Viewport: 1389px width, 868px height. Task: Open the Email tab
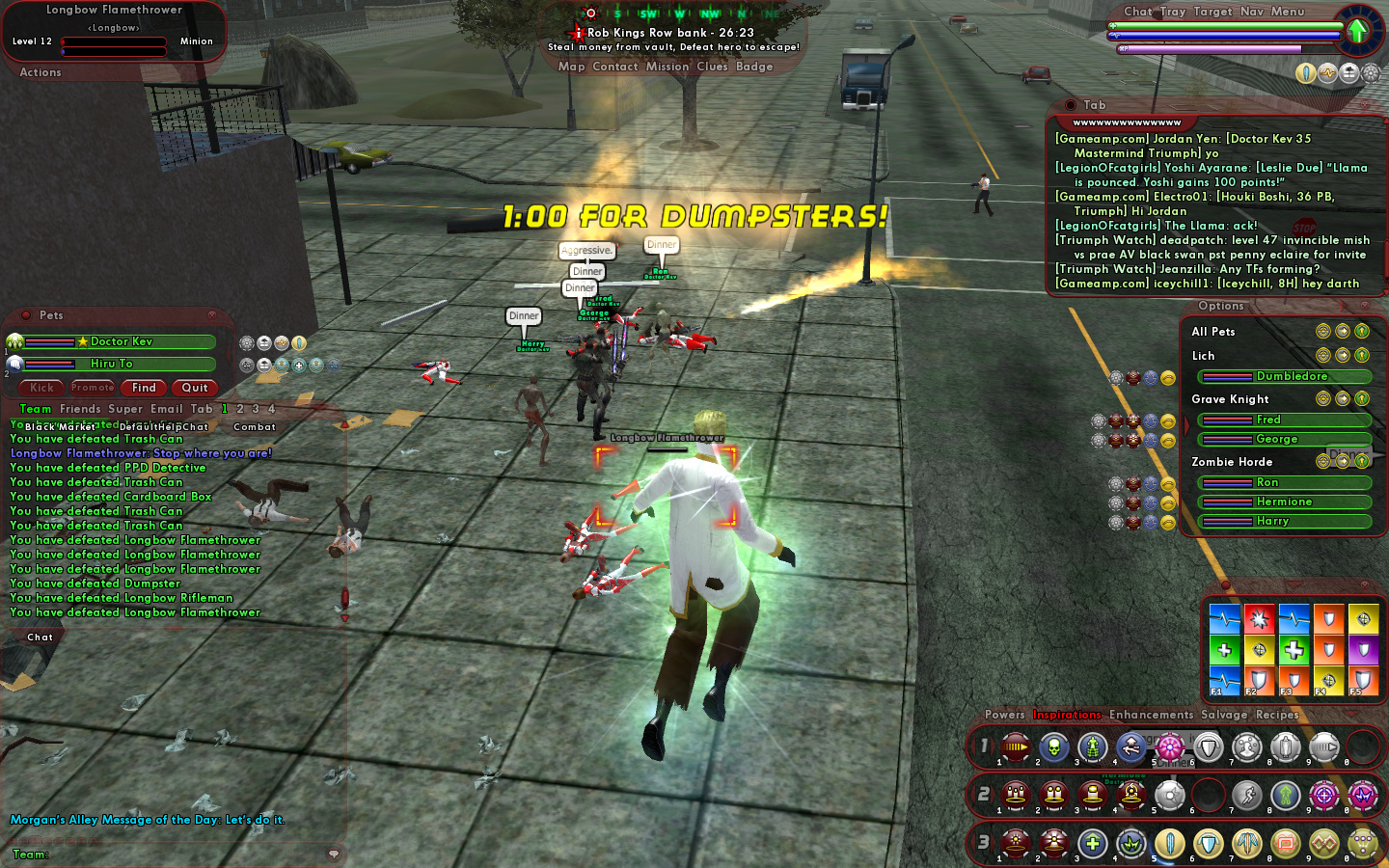tap(166, 409)
